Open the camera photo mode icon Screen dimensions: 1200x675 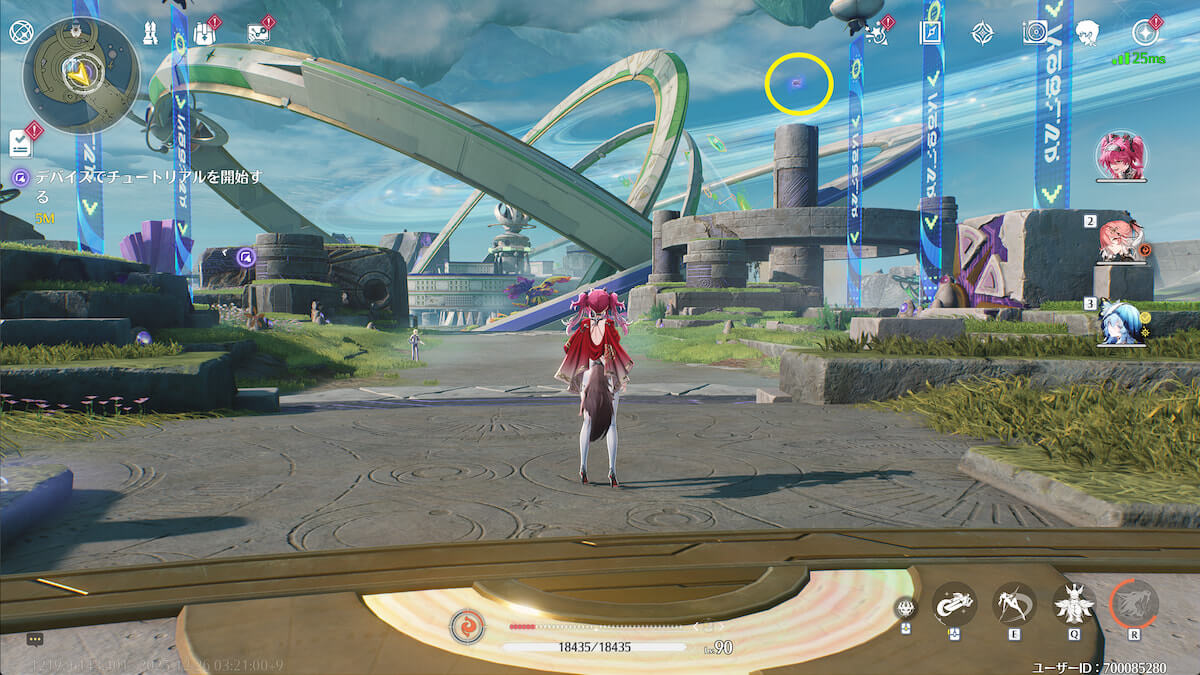tap(1034, 32)
